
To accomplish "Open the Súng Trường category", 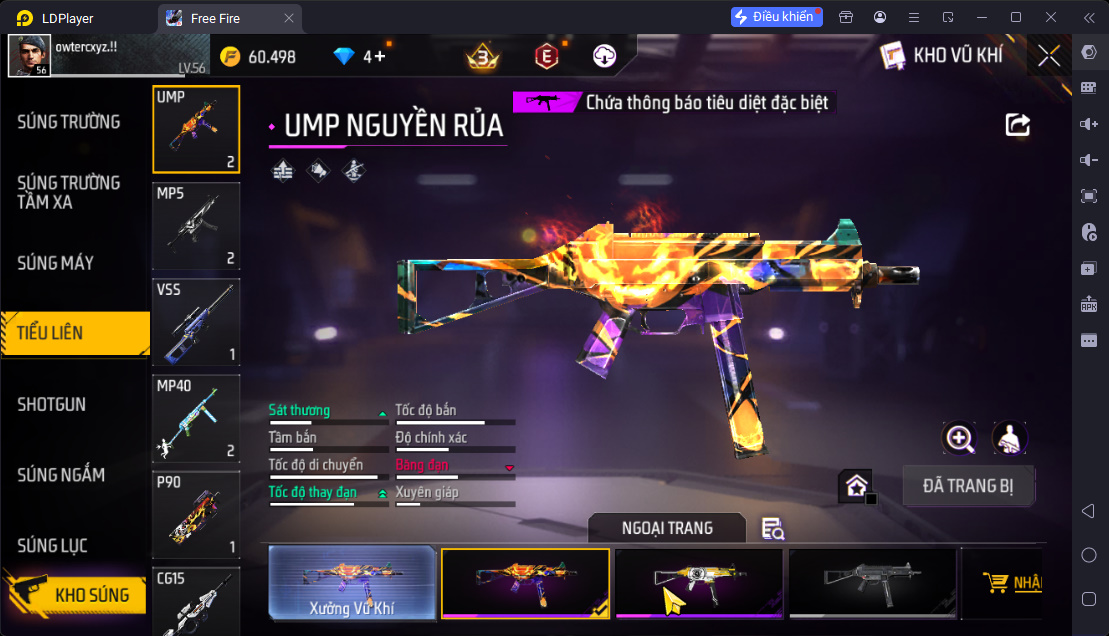I will coord(69,122).
